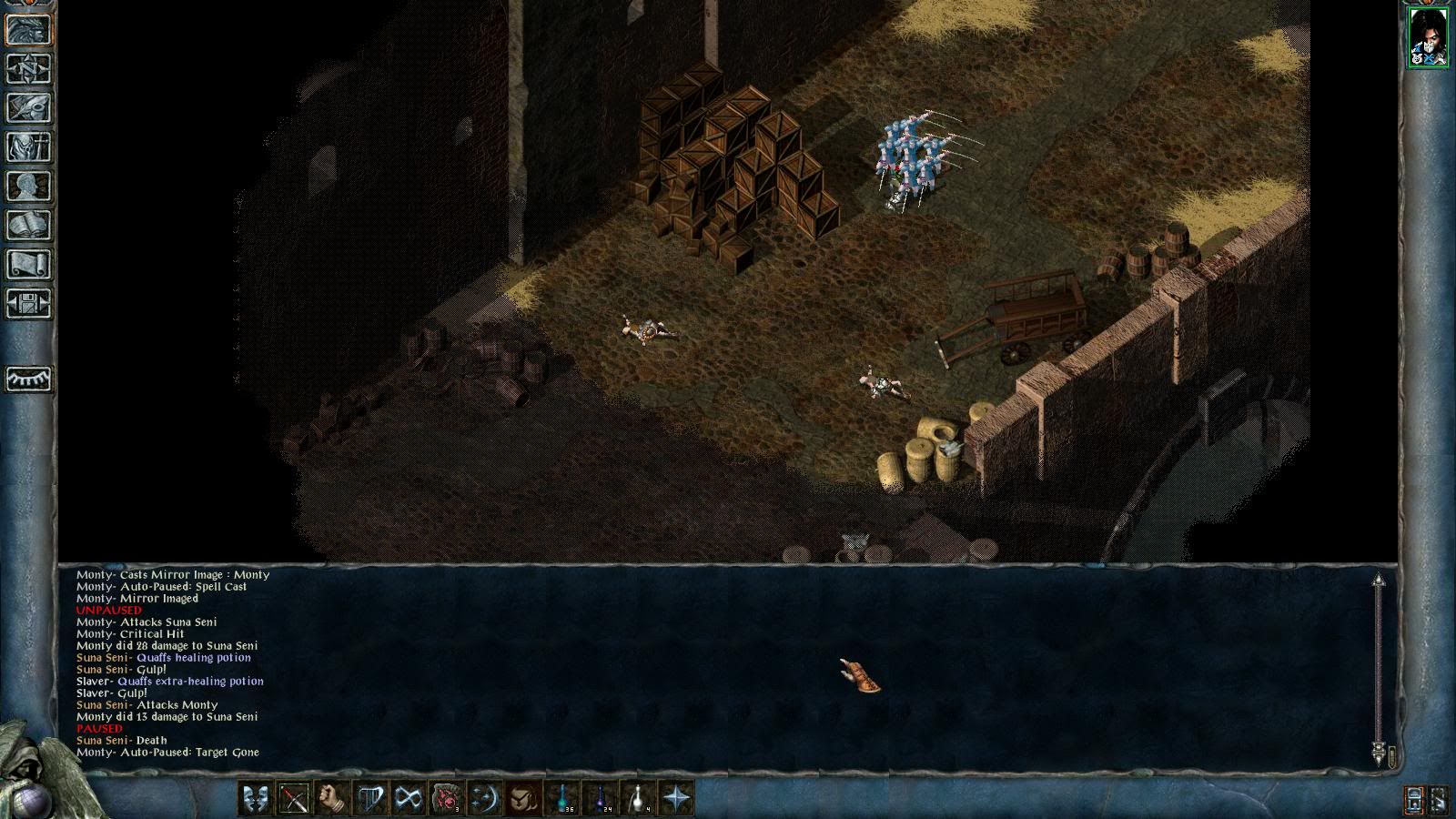
Task: Open game options with the floppy disk button
Action: pos(29,303)
